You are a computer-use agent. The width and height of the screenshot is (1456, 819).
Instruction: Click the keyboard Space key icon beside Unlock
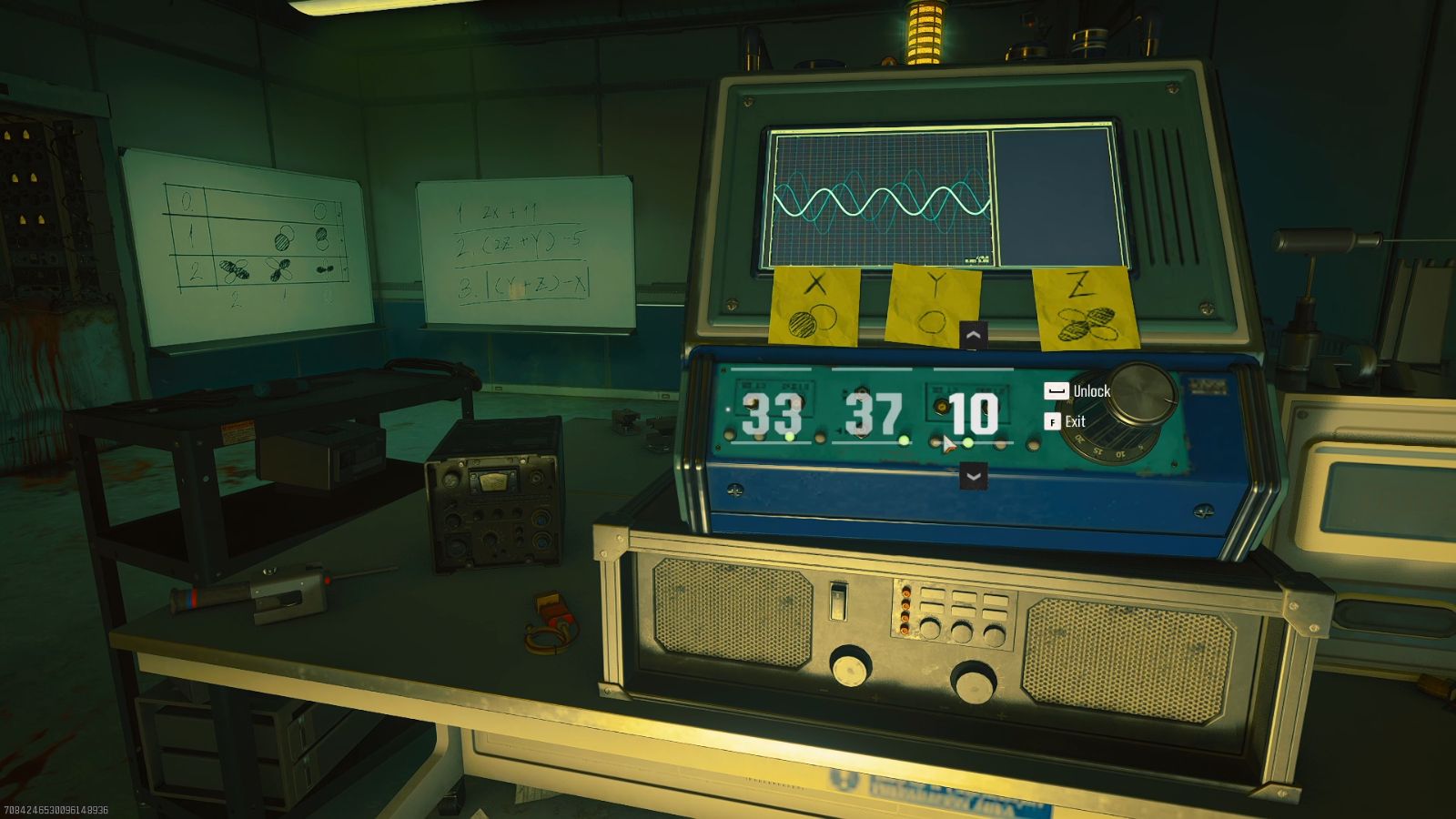click(x=1055, y=390)
